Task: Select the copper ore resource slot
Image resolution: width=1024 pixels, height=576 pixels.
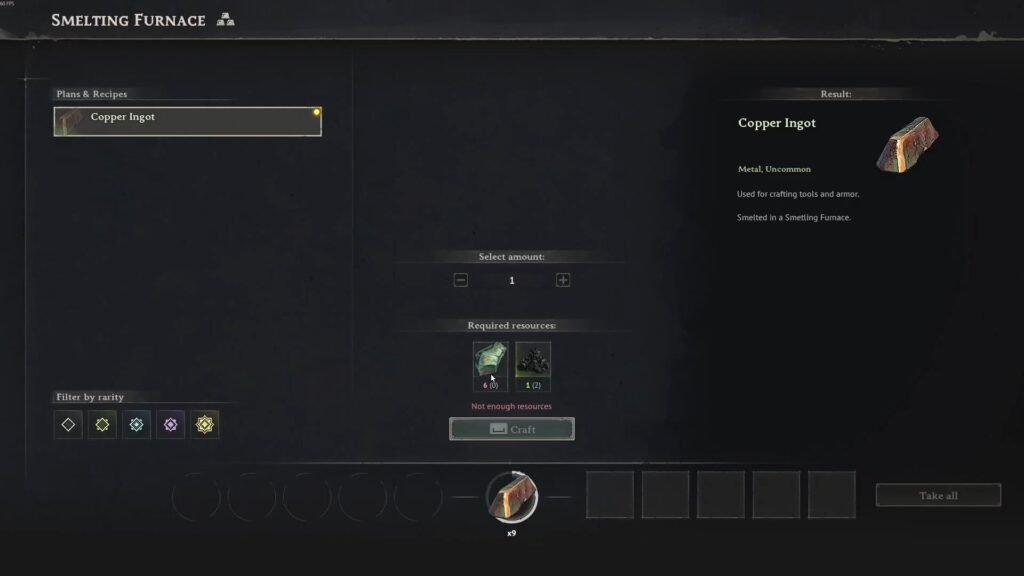Action: [491, 362]
